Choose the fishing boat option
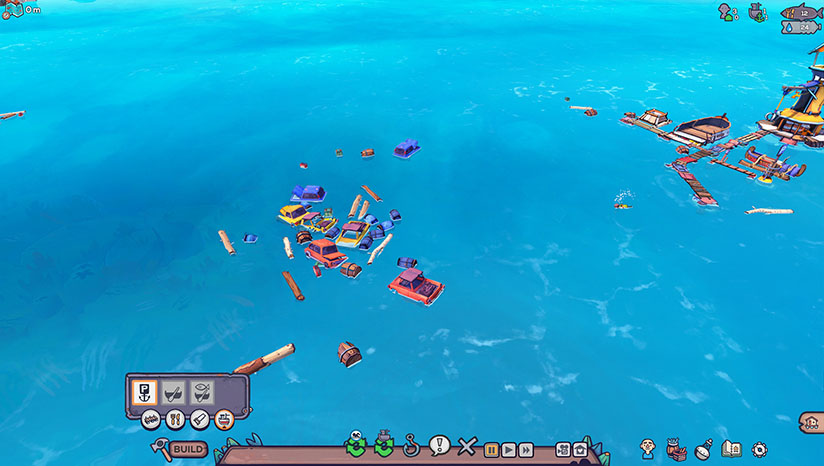824x466 pixels. [203, 392]
